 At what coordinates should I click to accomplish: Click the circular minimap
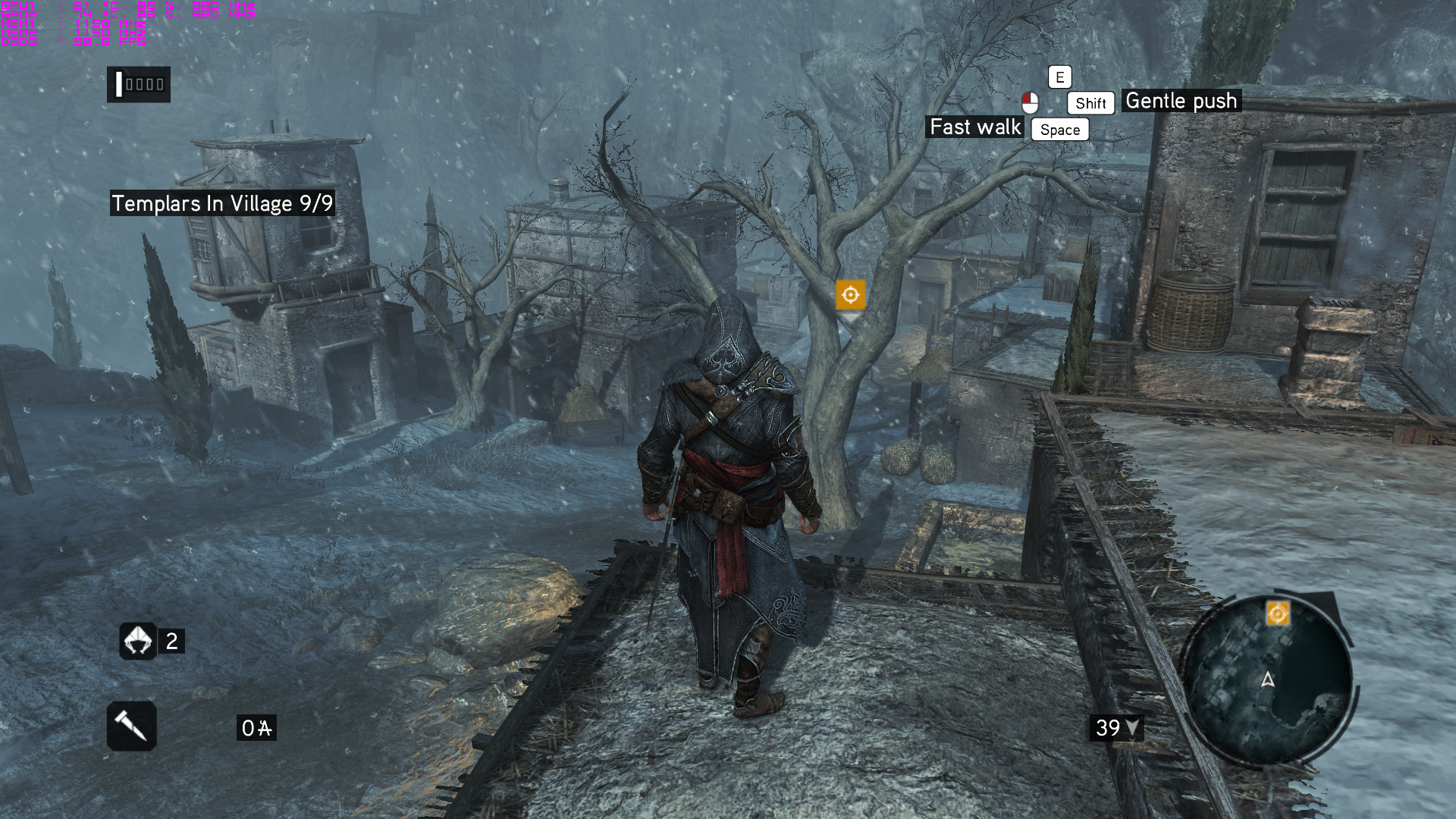(1267, 680)
